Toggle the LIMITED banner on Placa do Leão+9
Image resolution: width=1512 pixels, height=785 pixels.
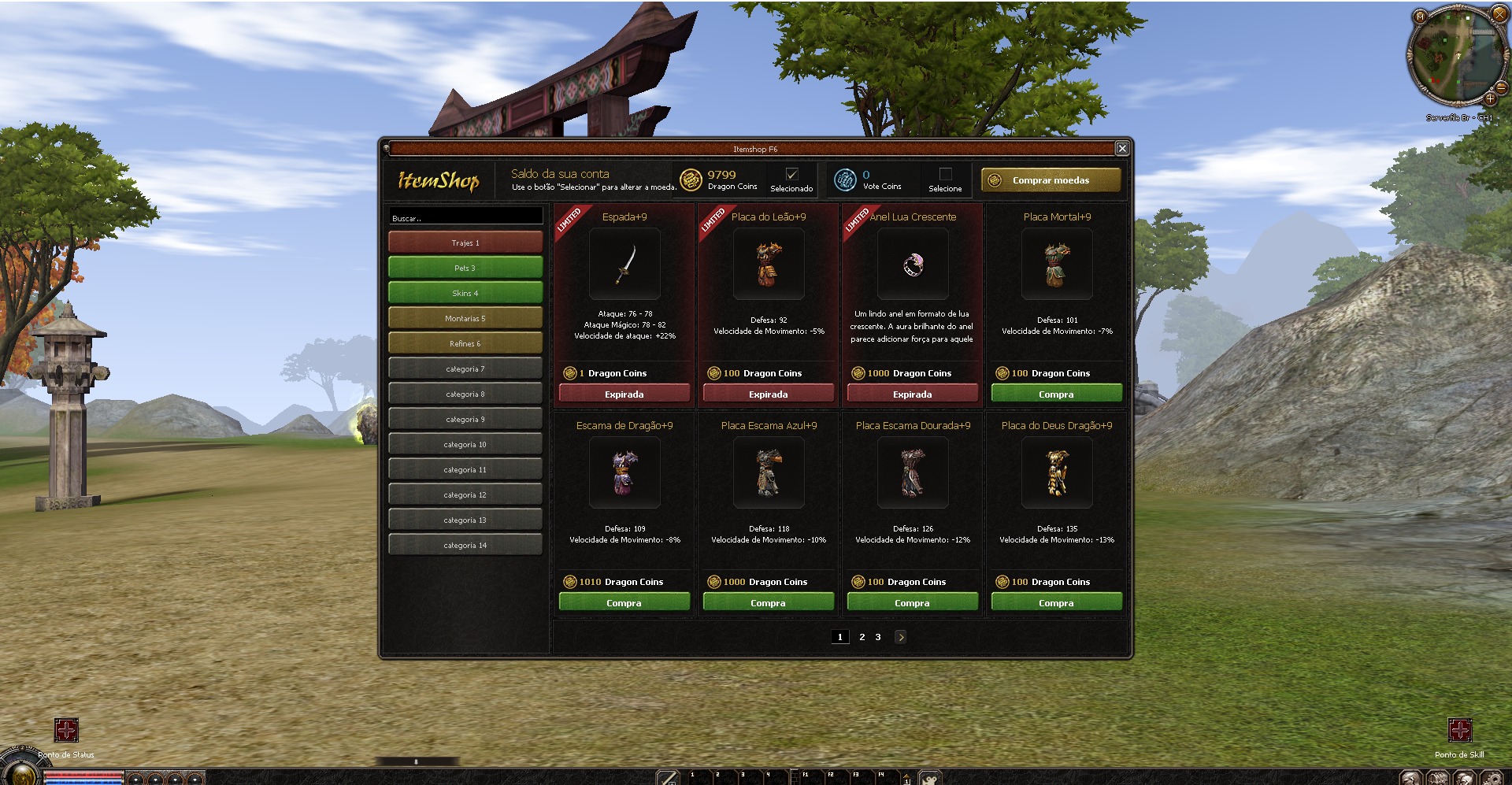[713, 217]
